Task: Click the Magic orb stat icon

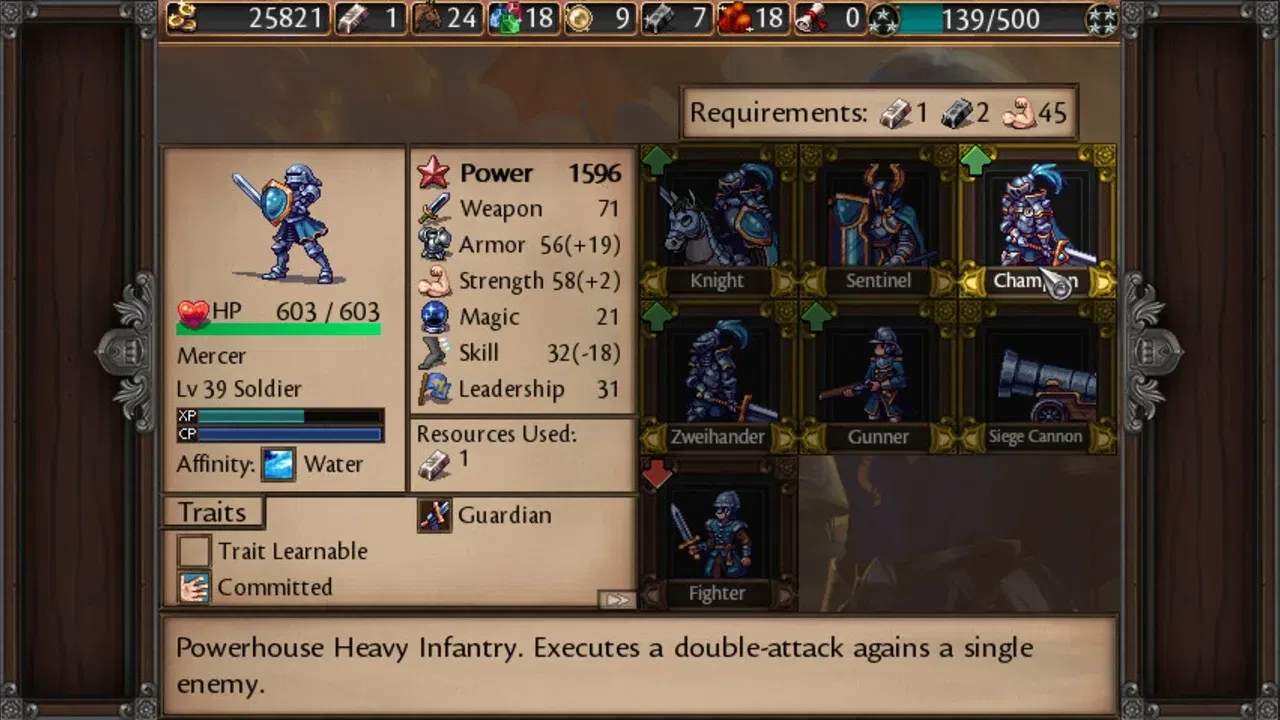Action: pos(434,316)
